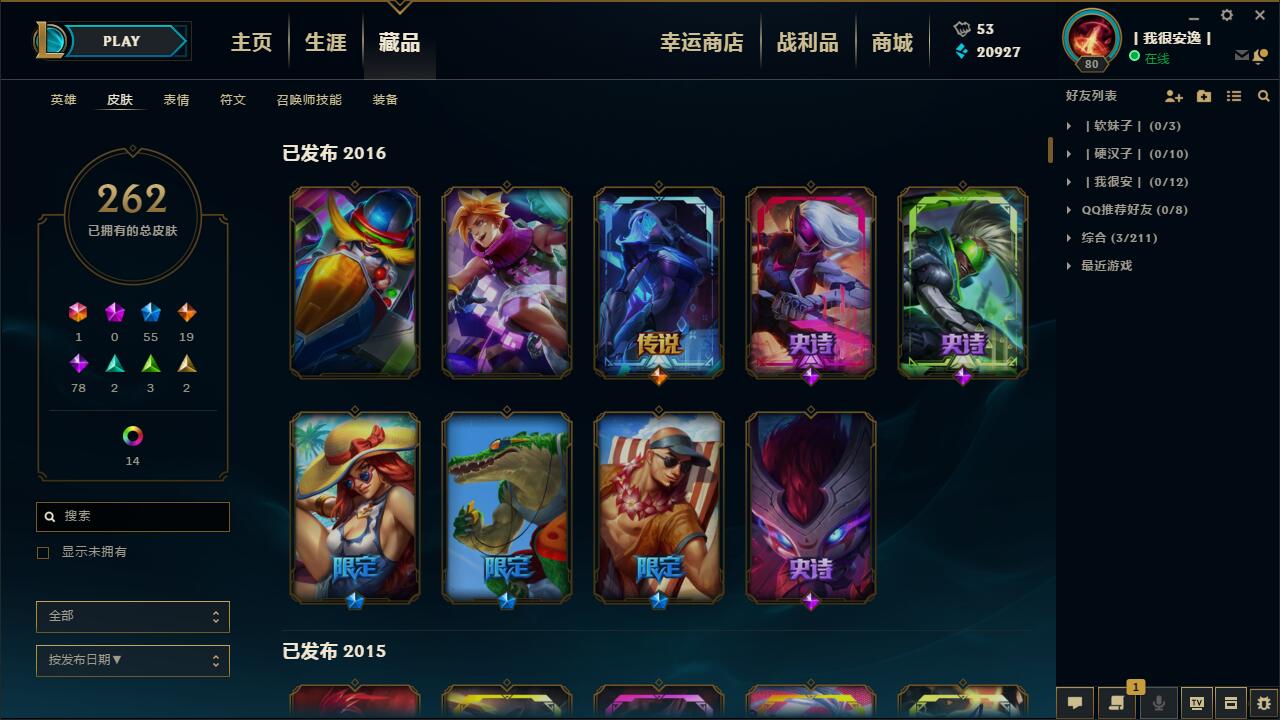The height and width of the screenshot is (720, 1280).
Task: Open the friend list display options icon
Action: 1234,95
